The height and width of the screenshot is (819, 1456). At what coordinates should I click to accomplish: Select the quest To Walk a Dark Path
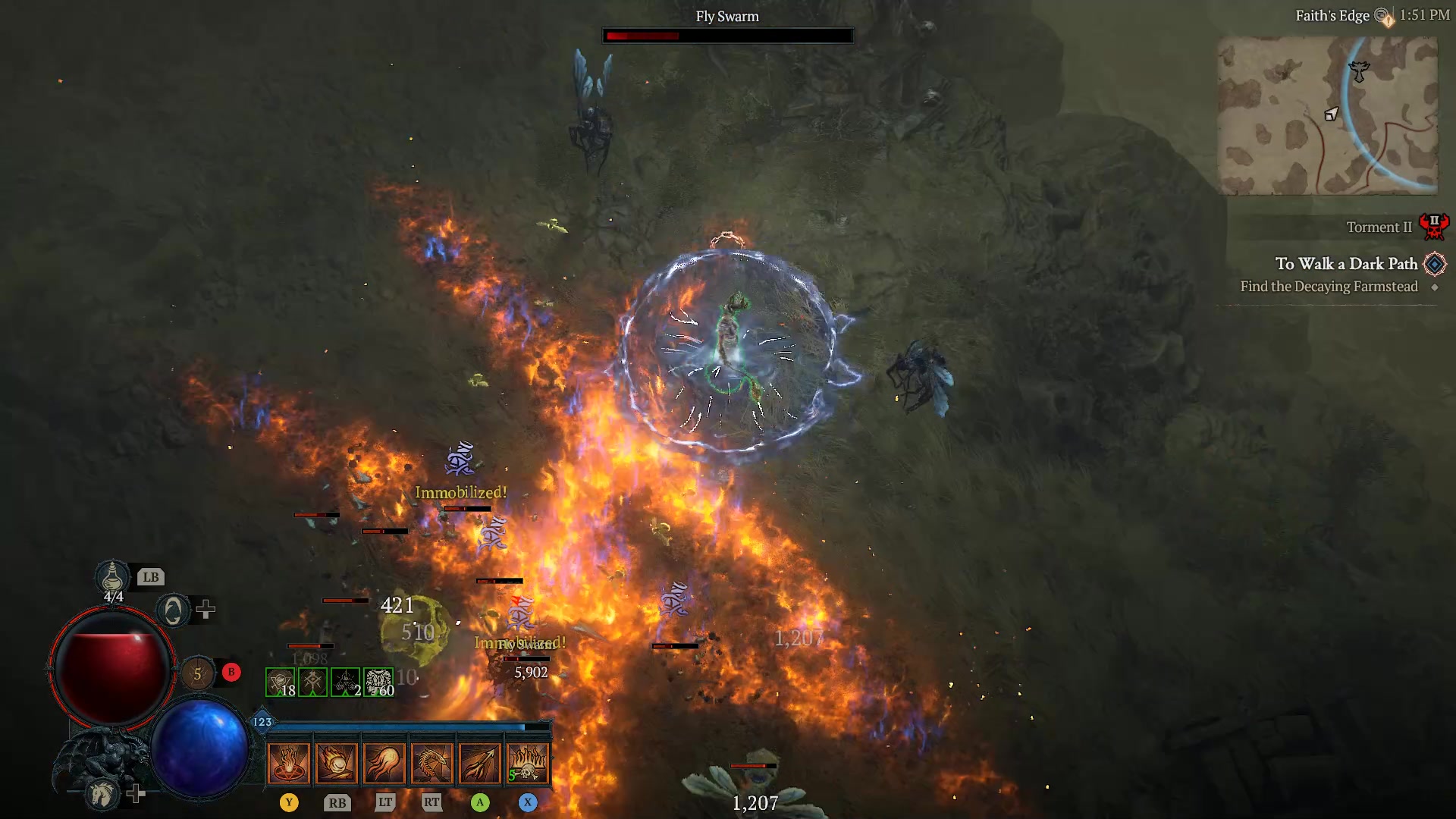[1346, 264]
